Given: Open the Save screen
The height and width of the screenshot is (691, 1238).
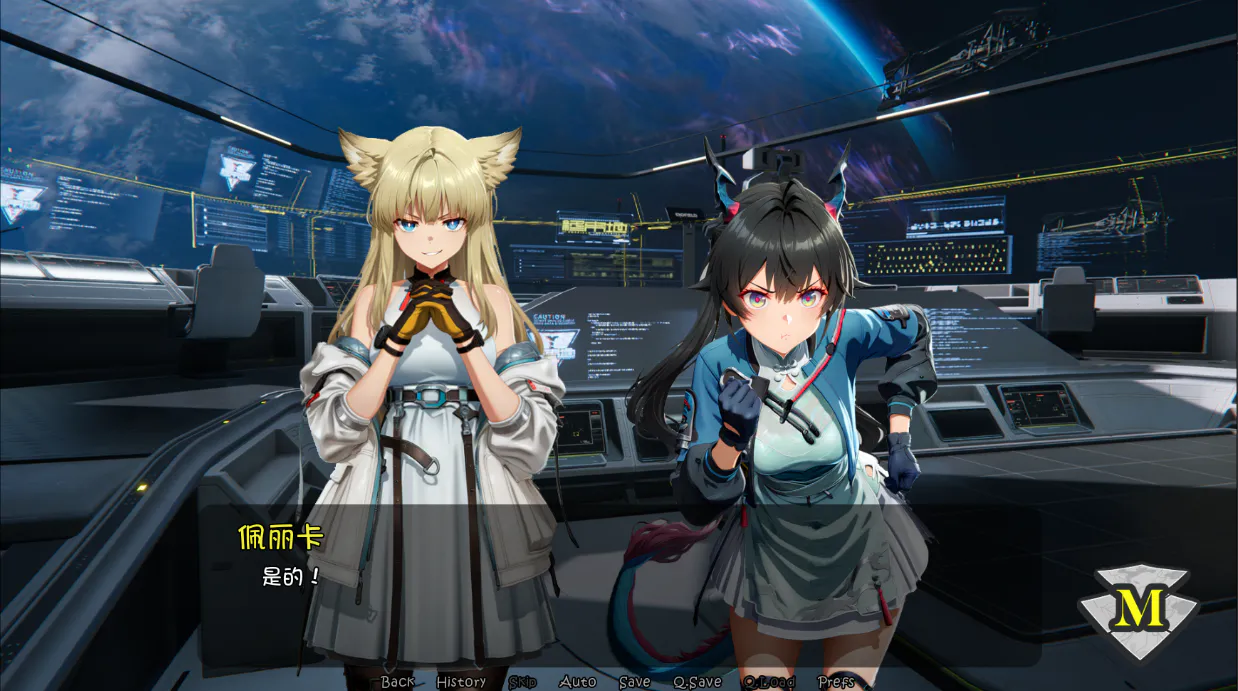Looking at the screenshot, I should tap(634, 682).
